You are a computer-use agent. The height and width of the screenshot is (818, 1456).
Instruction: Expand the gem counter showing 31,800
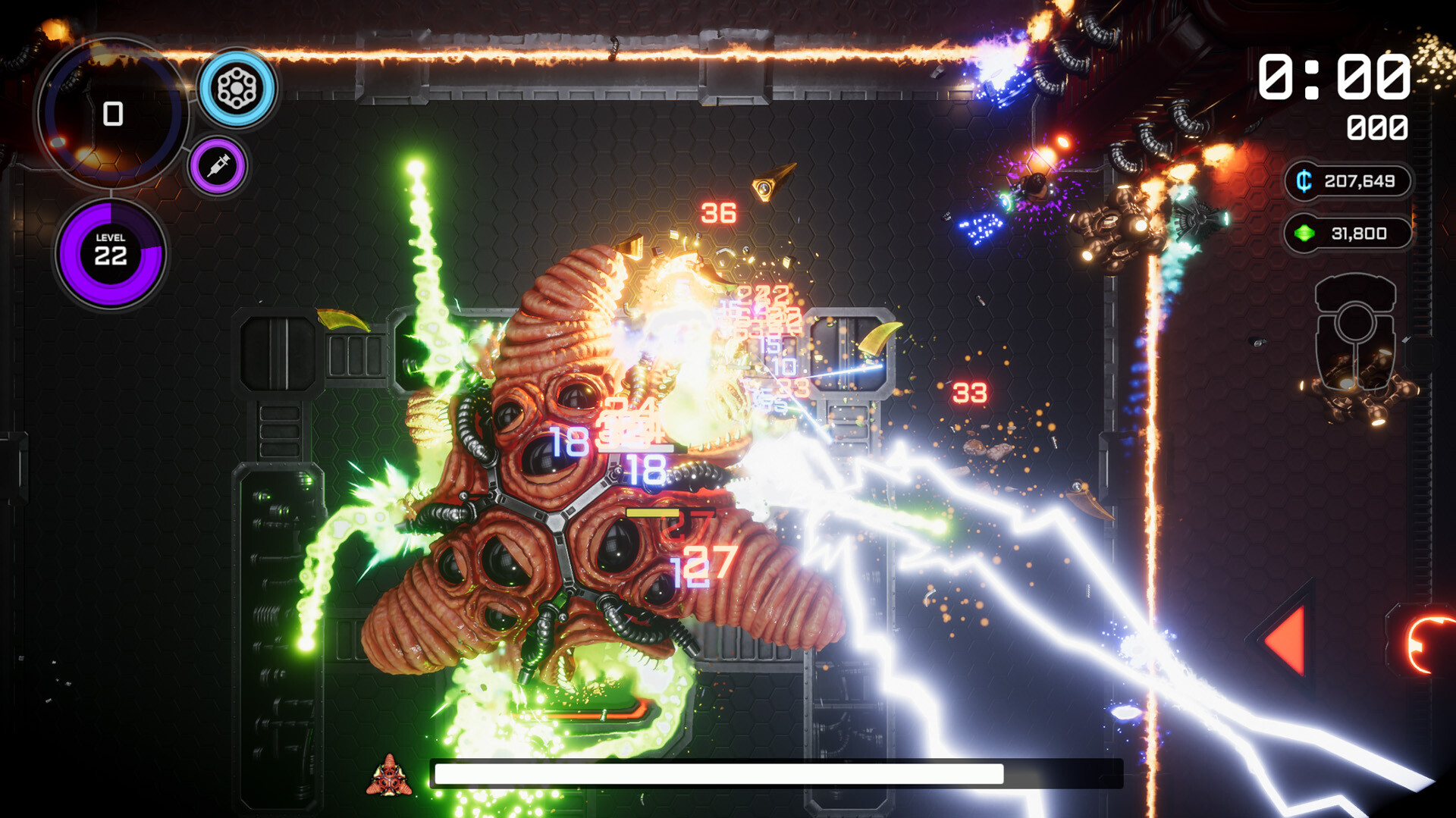[x=1357, y=233]
